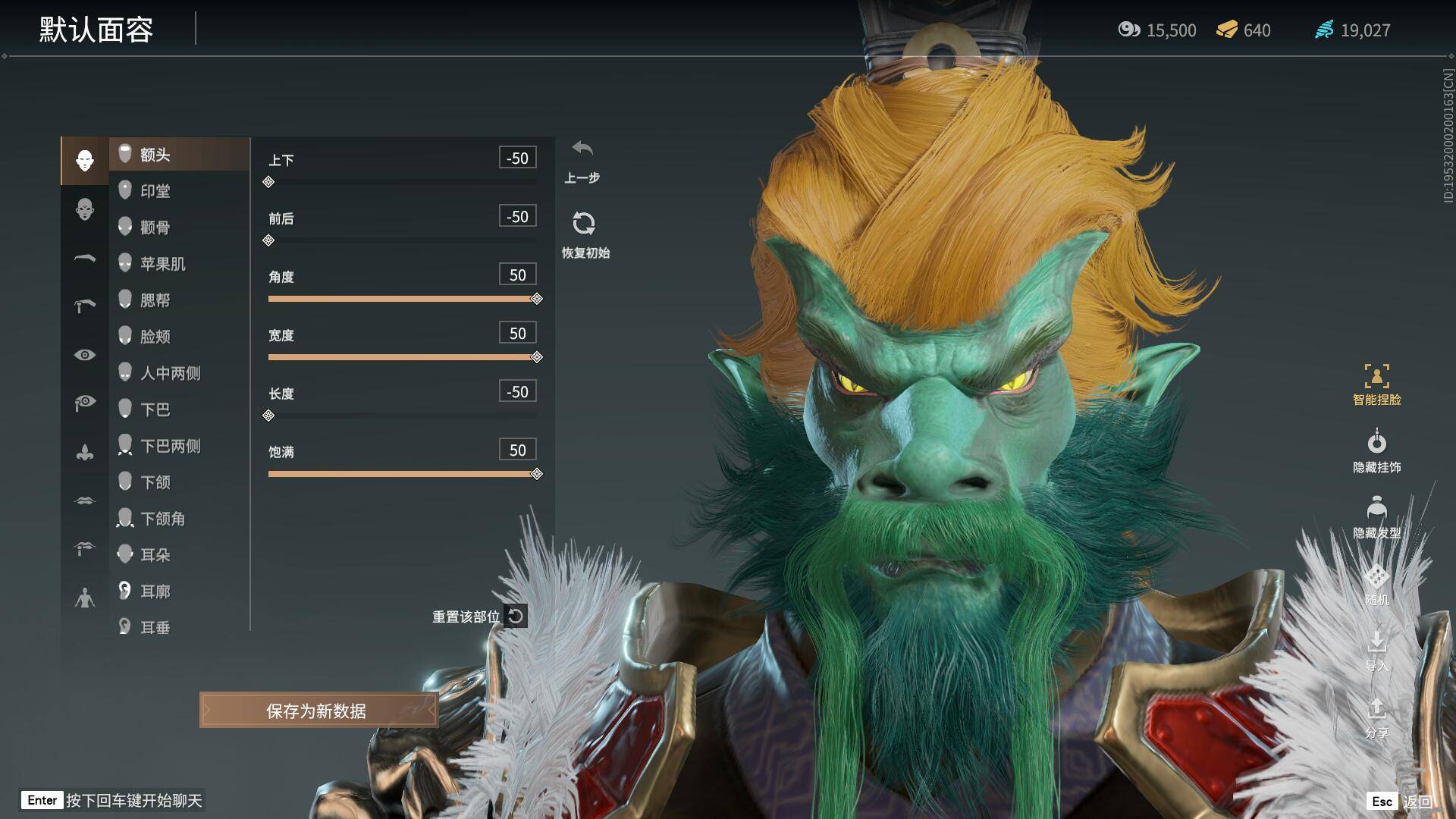Toggle 隐藏发型 to hide hairstyle
Viewport: 1456px width, 819px height.
[1376, 517]
